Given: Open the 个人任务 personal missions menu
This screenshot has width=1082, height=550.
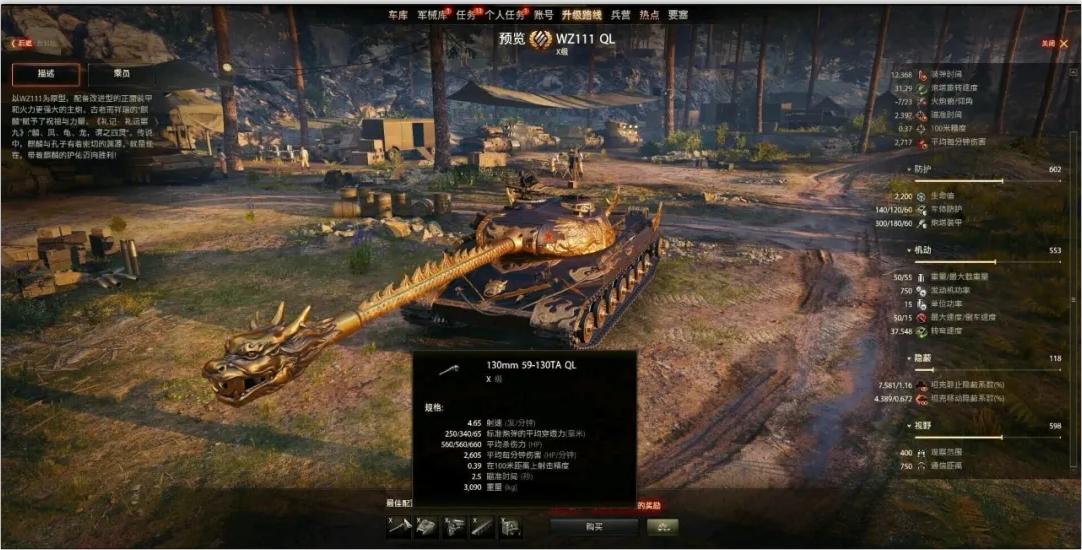Looking at the screenshot, I should tap(505, 15).
